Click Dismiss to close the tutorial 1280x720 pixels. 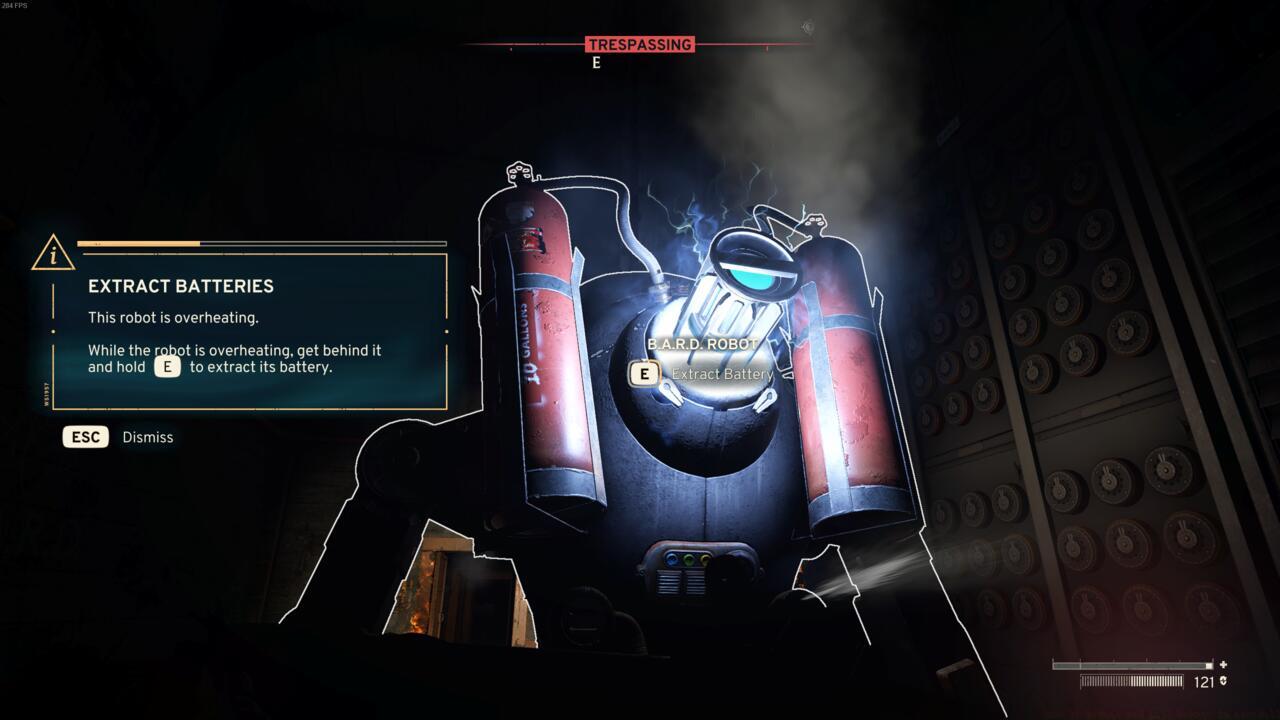pyautogui.click(x=146, y=436)
